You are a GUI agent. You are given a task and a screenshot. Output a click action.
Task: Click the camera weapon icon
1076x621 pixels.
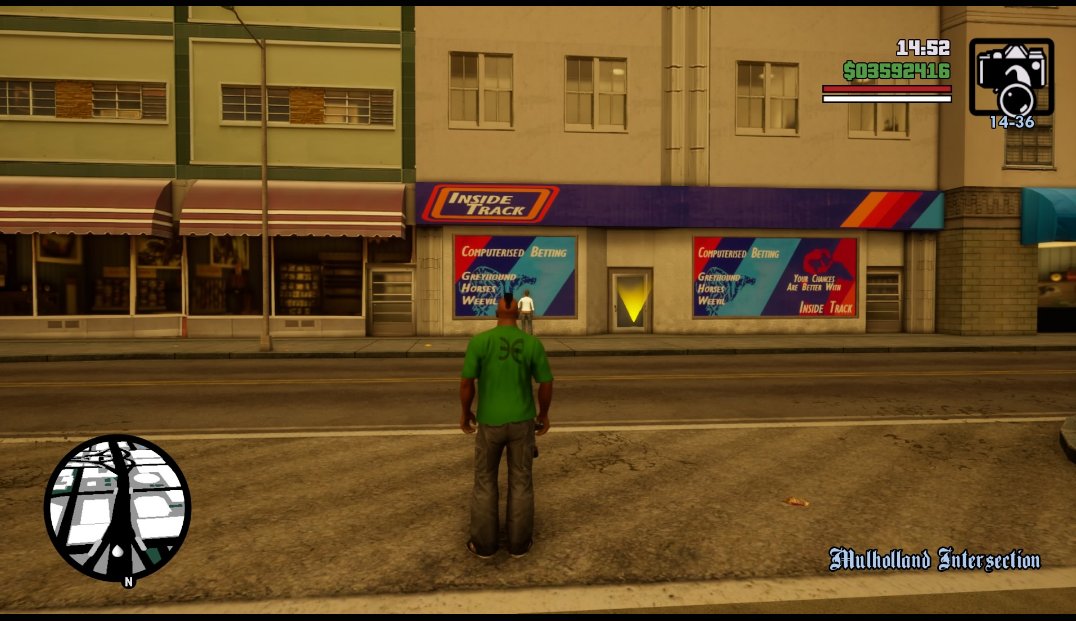1011,77
